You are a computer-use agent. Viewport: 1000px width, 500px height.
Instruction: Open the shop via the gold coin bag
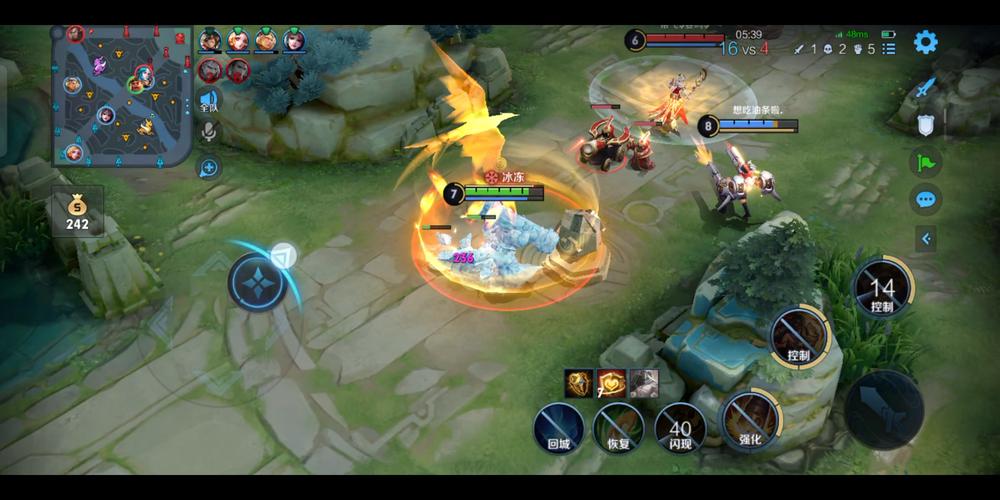point(77,211)
